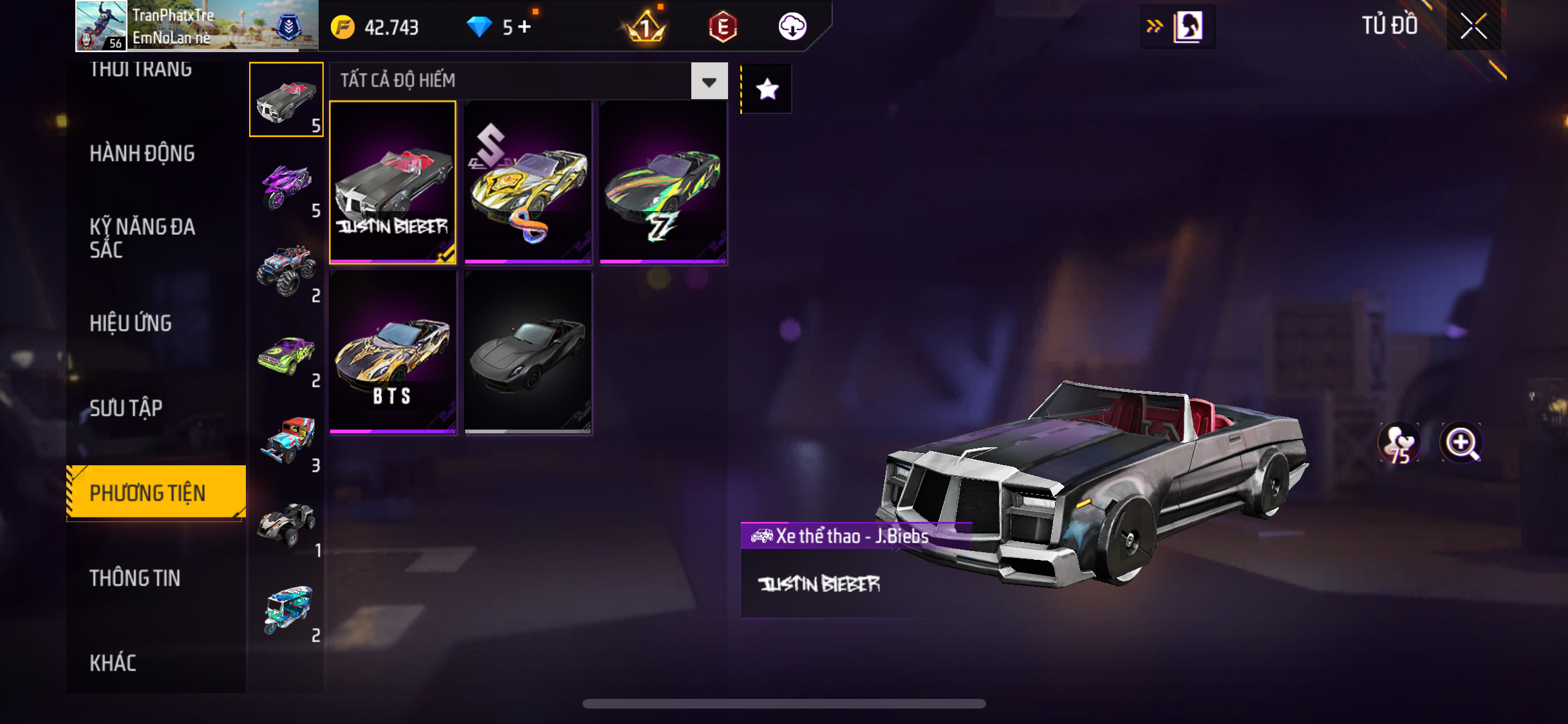Switch to Kỹ Năng Đa Sắc tab

[x=142, y=238]
